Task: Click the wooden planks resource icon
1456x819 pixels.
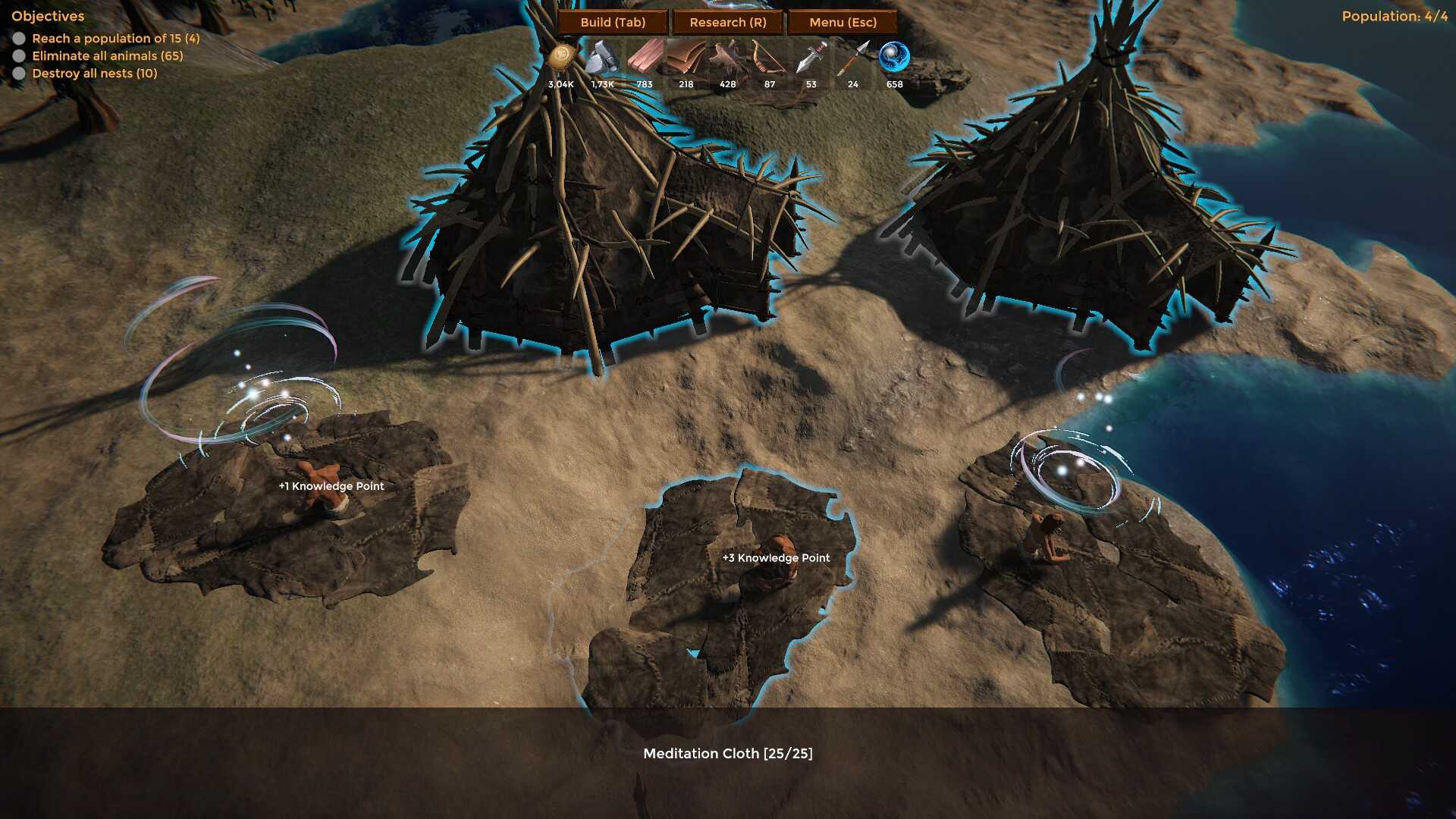Action: (x=645, y=58)
